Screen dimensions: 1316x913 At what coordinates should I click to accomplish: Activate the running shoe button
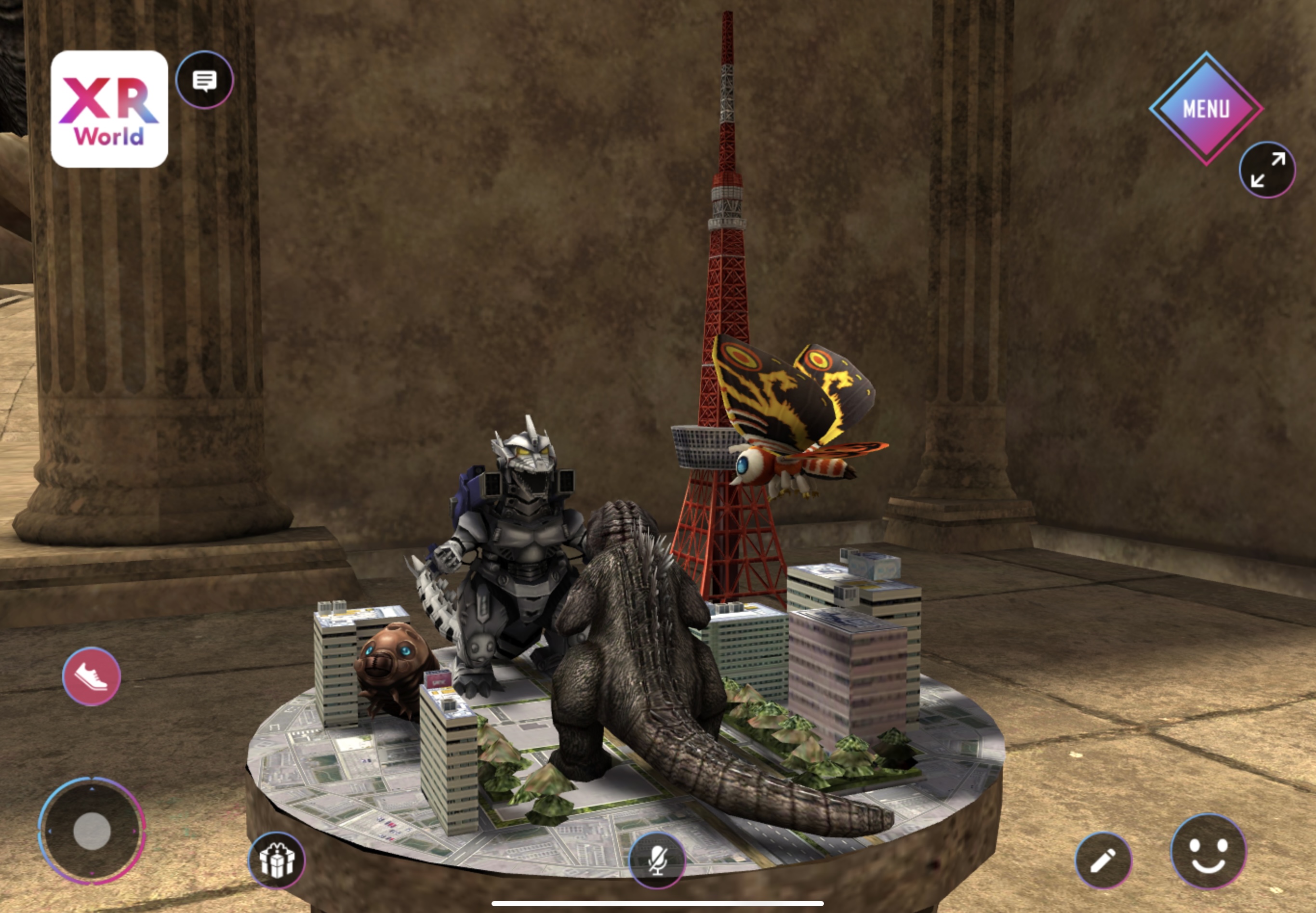click(x=92, y=676)
